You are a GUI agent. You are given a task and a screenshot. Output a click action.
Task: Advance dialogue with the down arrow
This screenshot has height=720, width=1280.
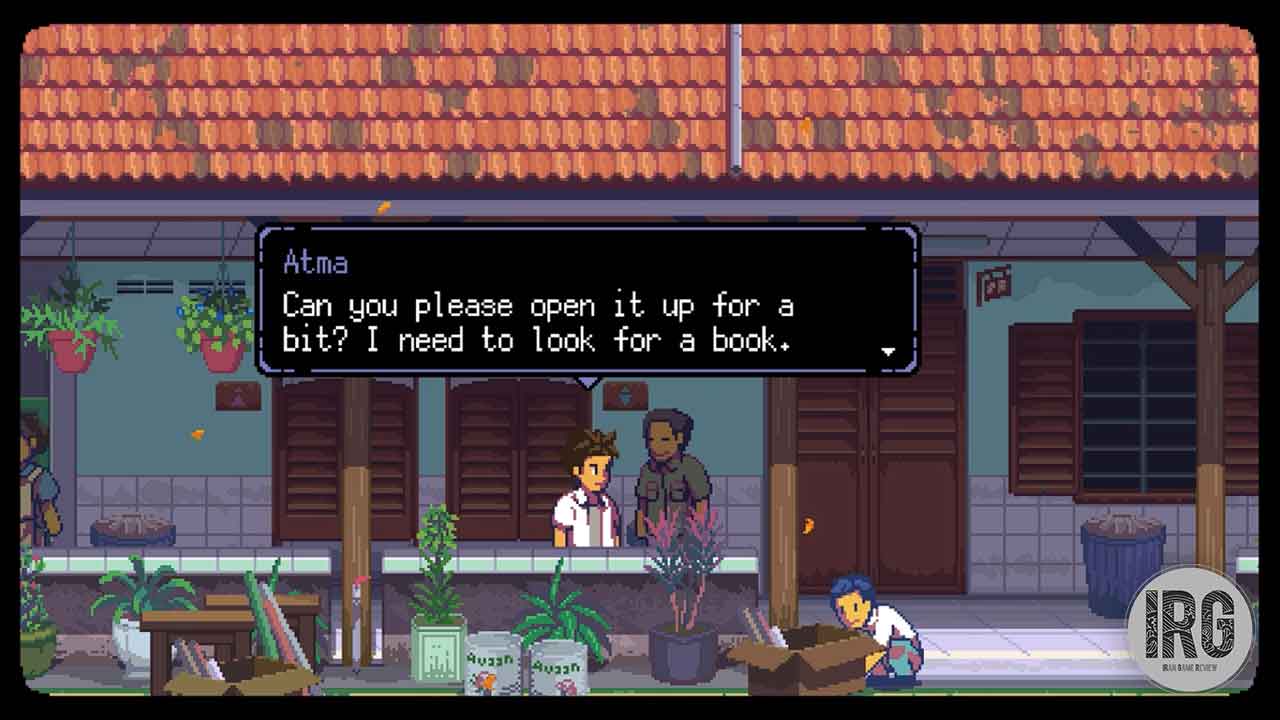[888, 351]
